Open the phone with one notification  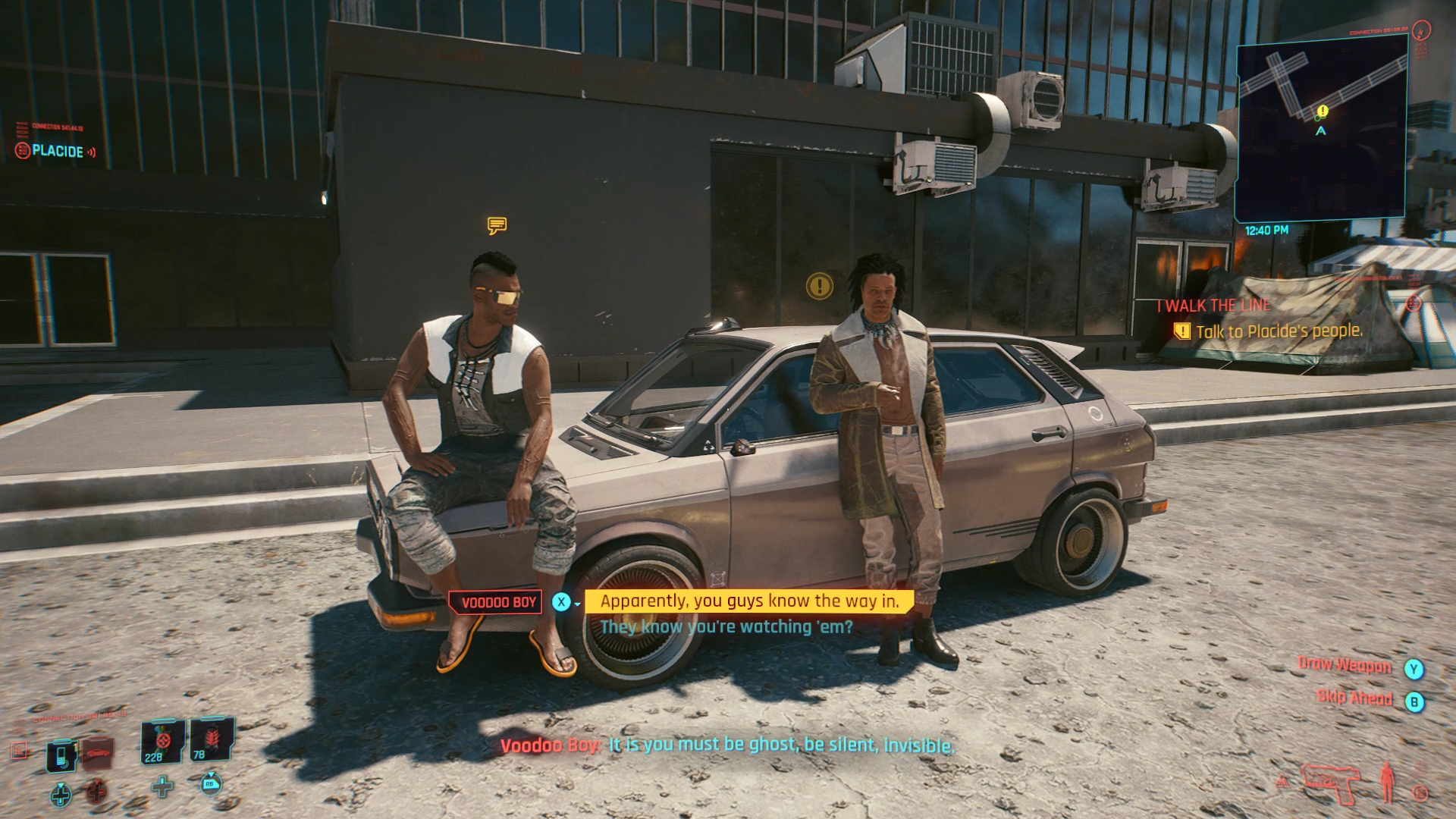[61, 756]
